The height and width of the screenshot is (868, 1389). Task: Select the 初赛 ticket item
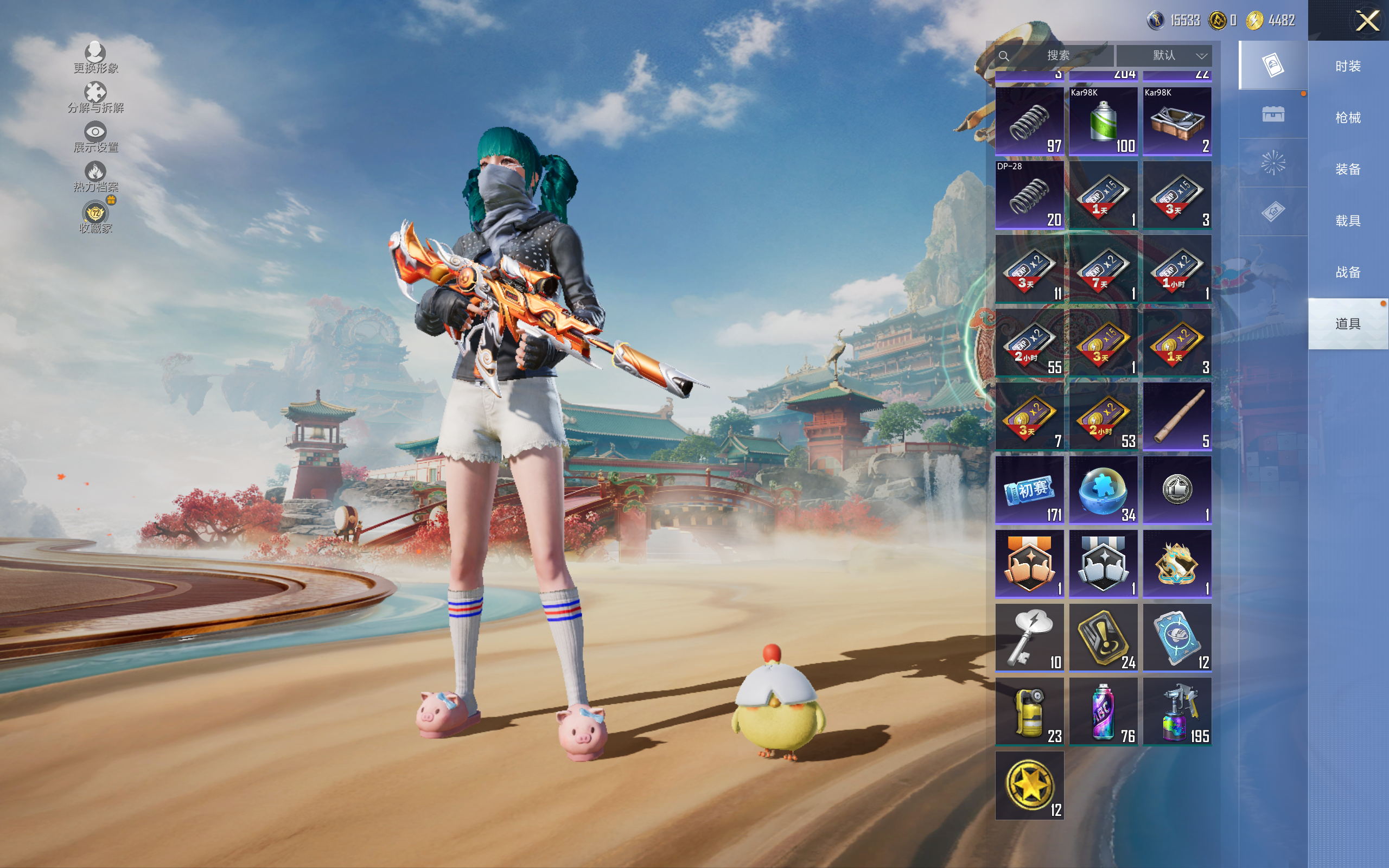click(1030, 490)
